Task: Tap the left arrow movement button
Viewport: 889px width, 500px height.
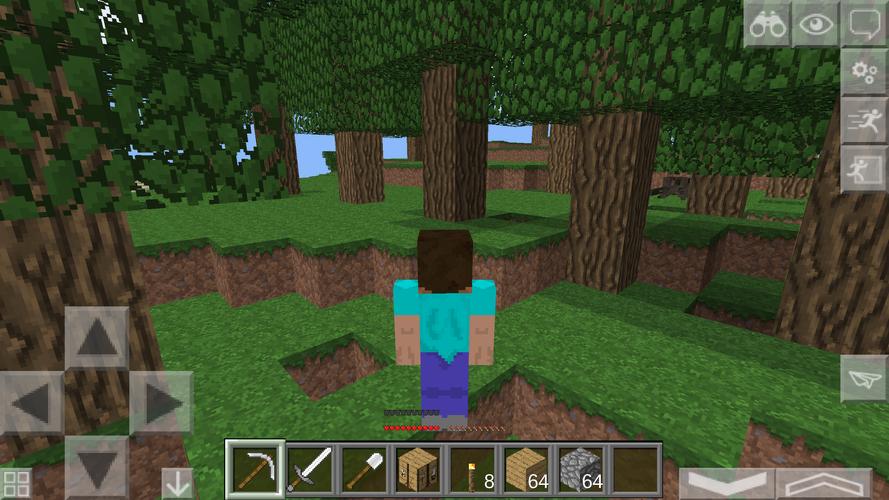Action: (32, 403)
